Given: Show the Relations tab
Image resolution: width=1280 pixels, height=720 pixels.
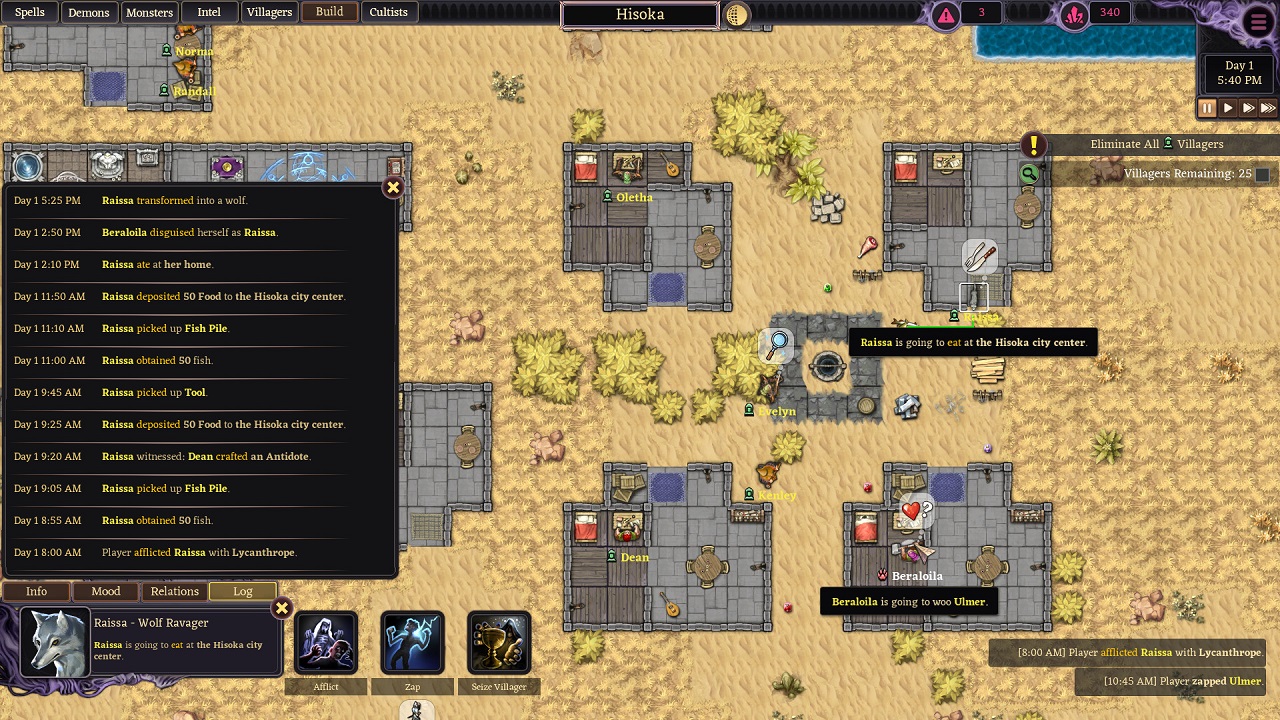Looking at the screenshot, I should click(174, 591).
